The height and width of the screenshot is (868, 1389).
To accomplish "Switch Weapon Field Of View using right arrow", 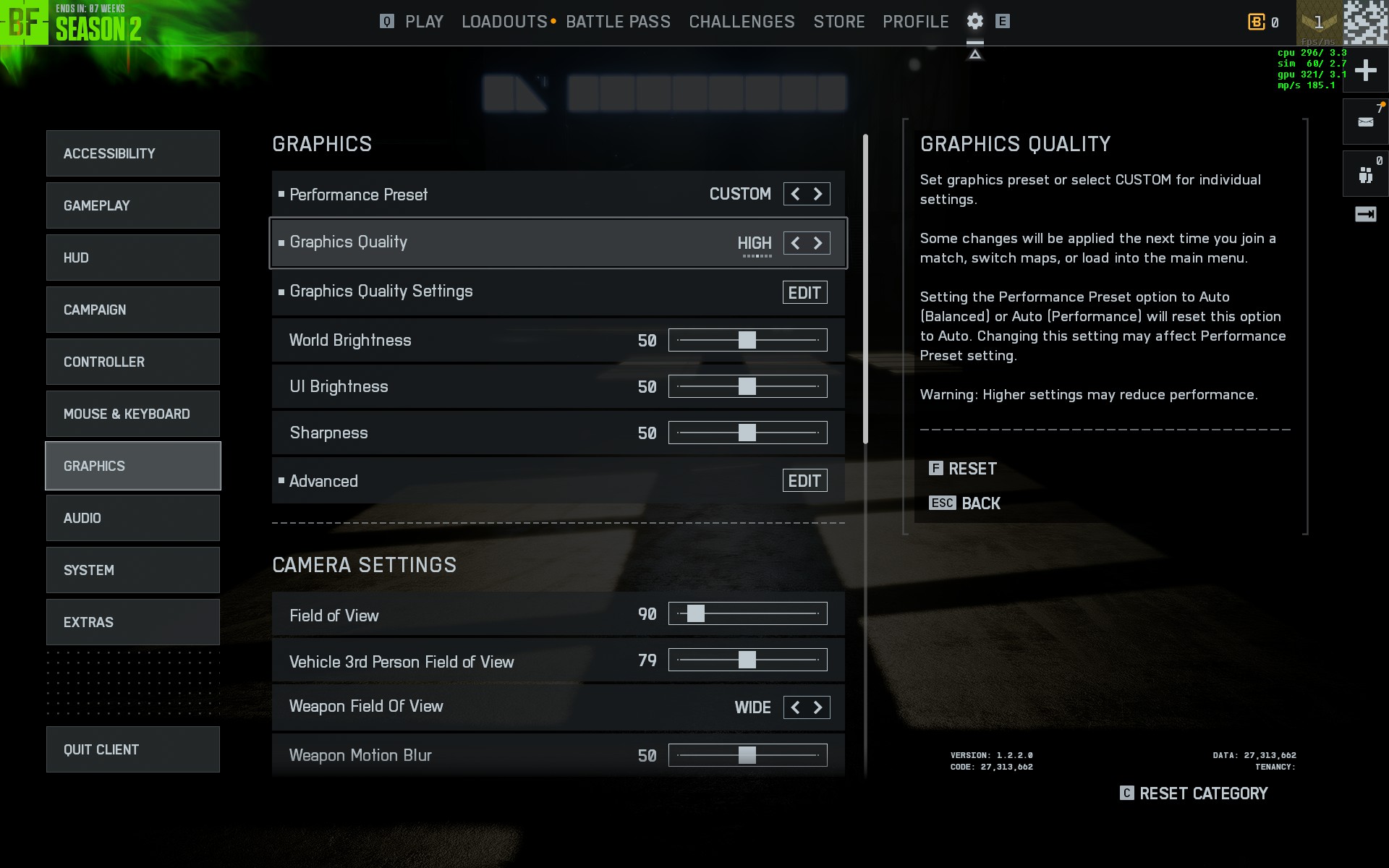I will pos(818,707).
